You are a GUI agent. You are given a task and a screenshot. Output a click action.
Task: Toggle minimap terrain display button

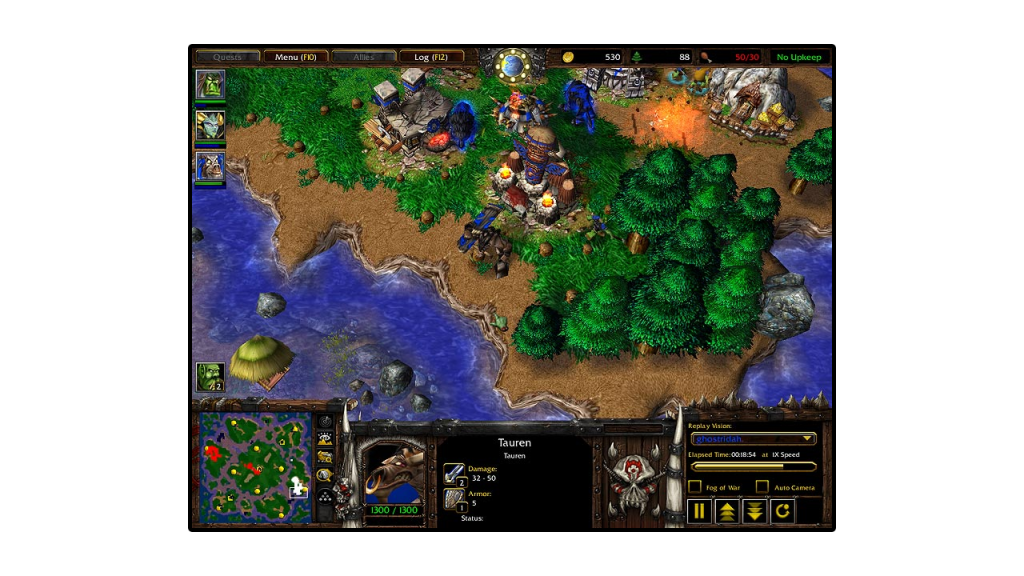pos(325,440)
